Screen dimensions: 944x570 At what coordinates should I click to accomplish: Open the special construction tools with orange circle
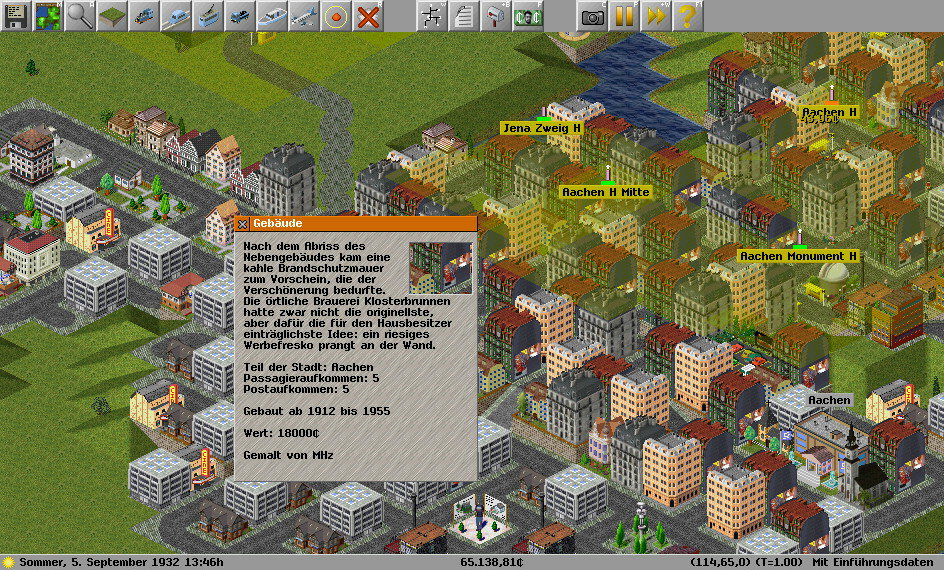(x=336, y=15)
